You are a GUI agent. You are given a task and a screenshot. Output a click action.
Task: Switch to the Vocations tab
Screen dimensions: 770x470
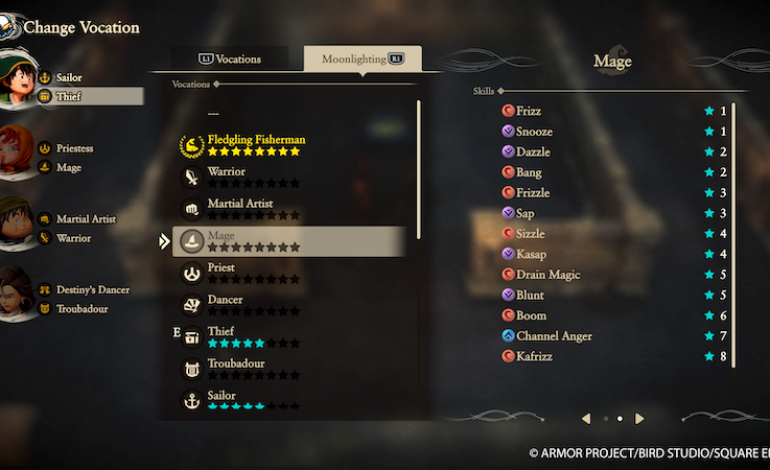229,59
